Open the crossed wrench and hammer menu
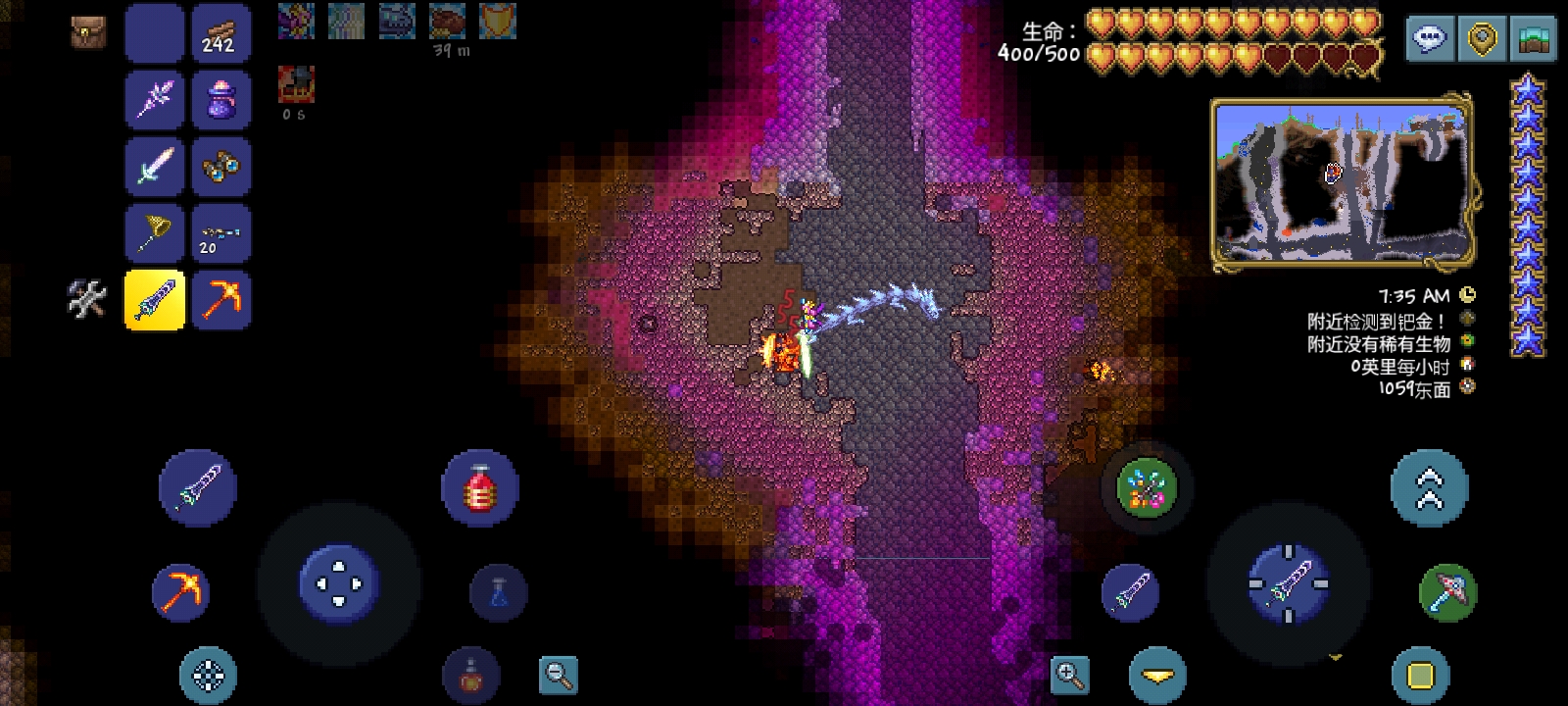 86,299
